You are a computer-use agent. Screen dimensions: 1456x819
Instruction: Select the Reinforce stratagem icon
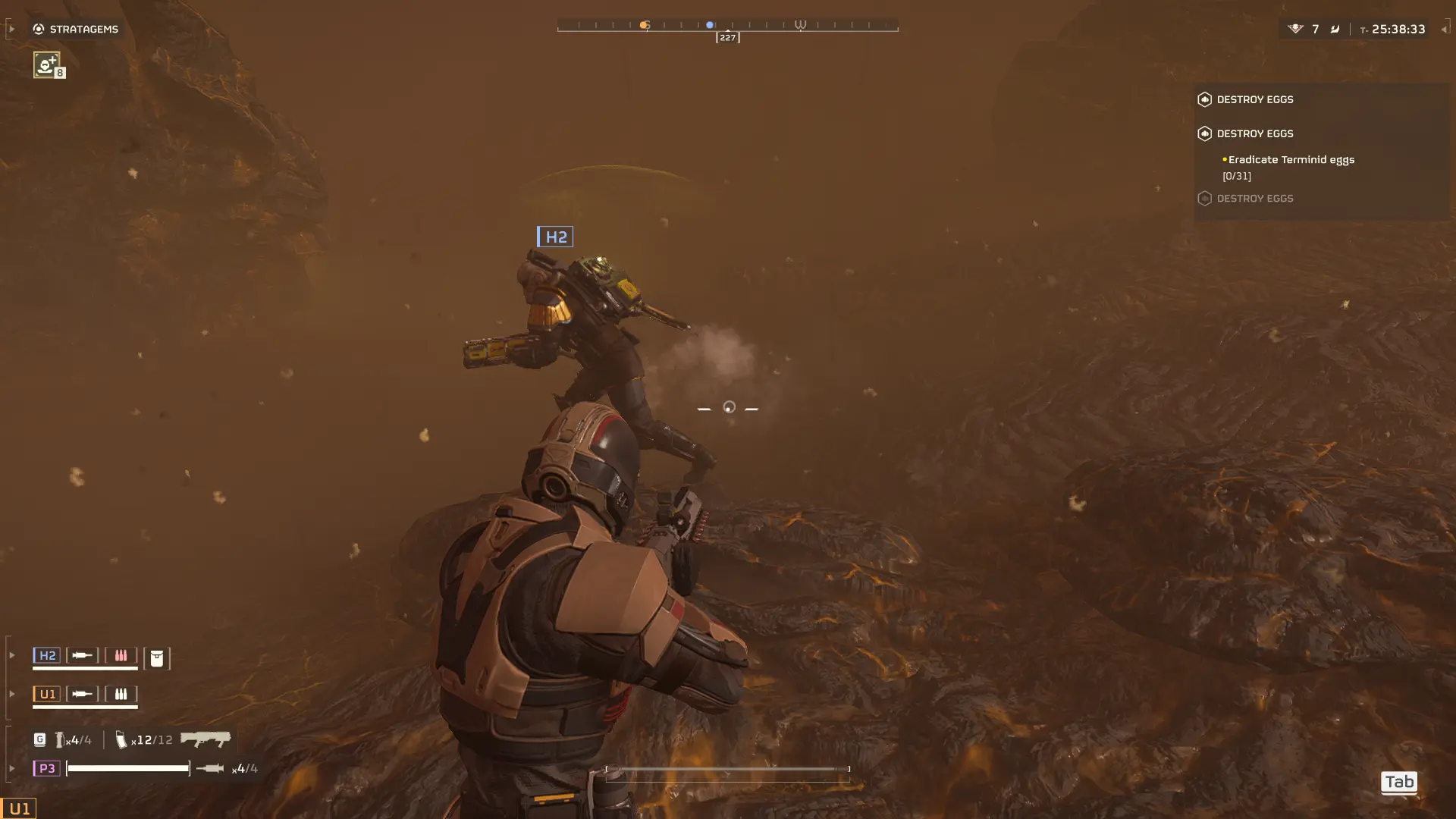tap(47, 64)
